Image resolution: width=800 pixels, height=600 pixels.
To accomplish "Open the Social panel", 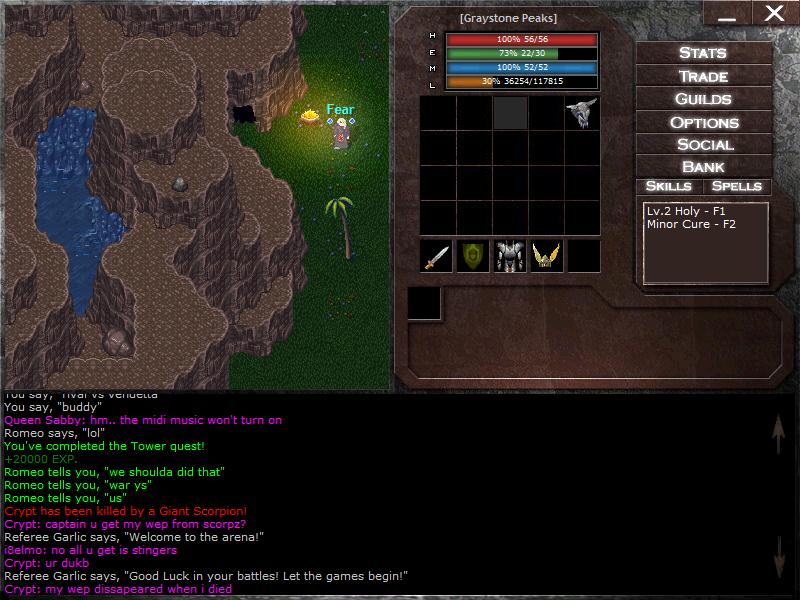I will click(703, 144).
